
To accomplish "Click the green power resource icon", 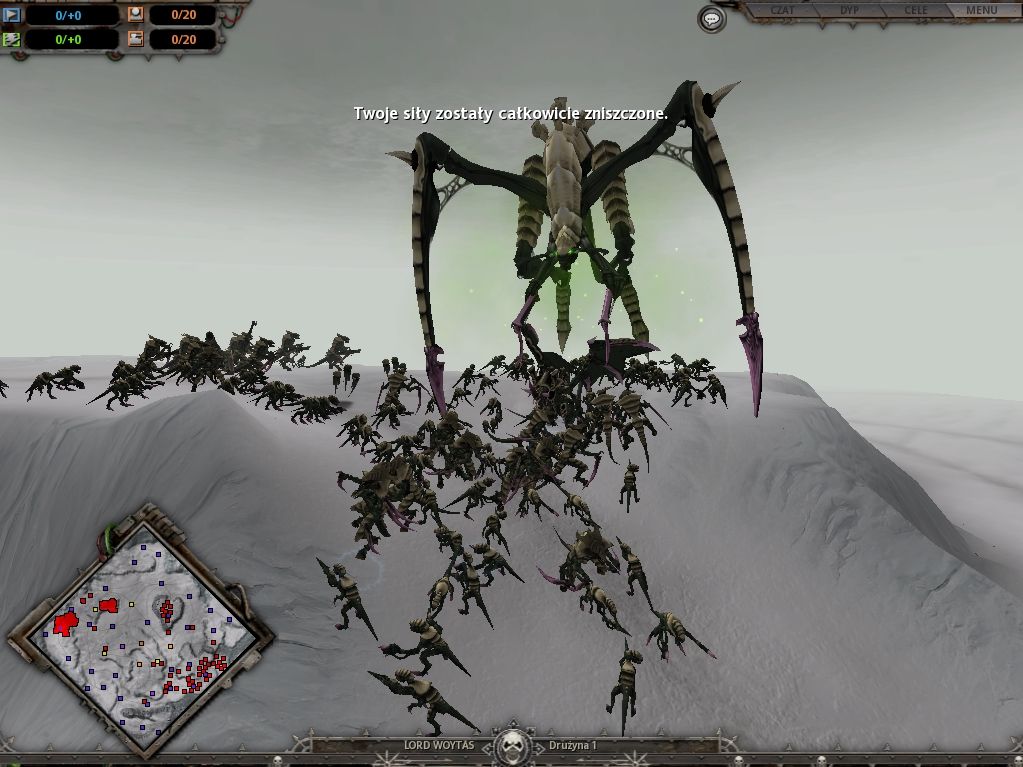I will (x=12, y=40).
